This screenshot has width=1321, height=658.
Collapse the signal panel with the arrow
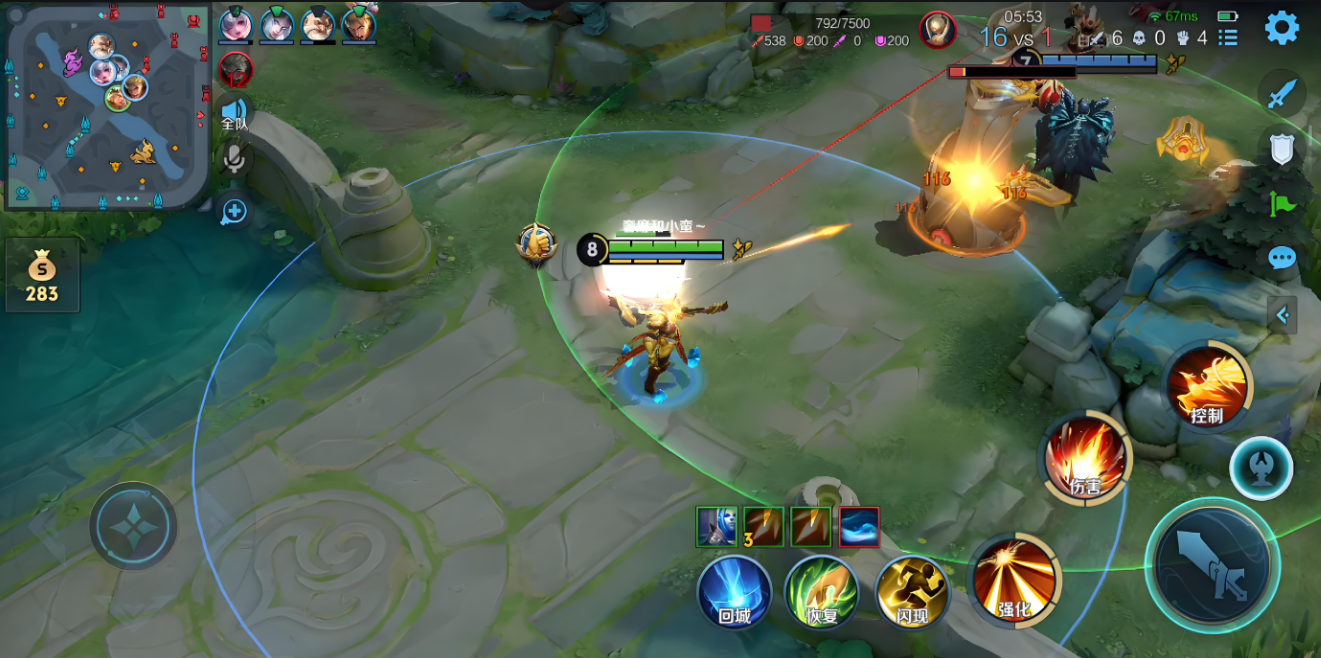[x=1282, y=316]
